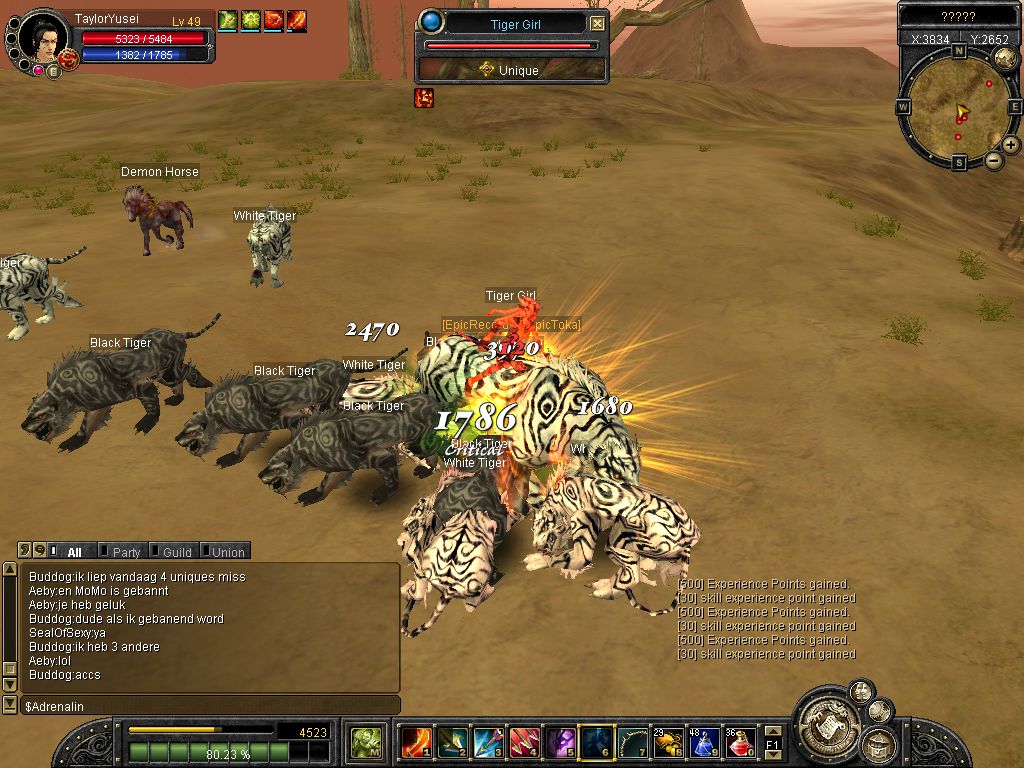Screen dimensions: 1024x768
Task: Use the blue mana potion in slot 9
Action: 704,743
